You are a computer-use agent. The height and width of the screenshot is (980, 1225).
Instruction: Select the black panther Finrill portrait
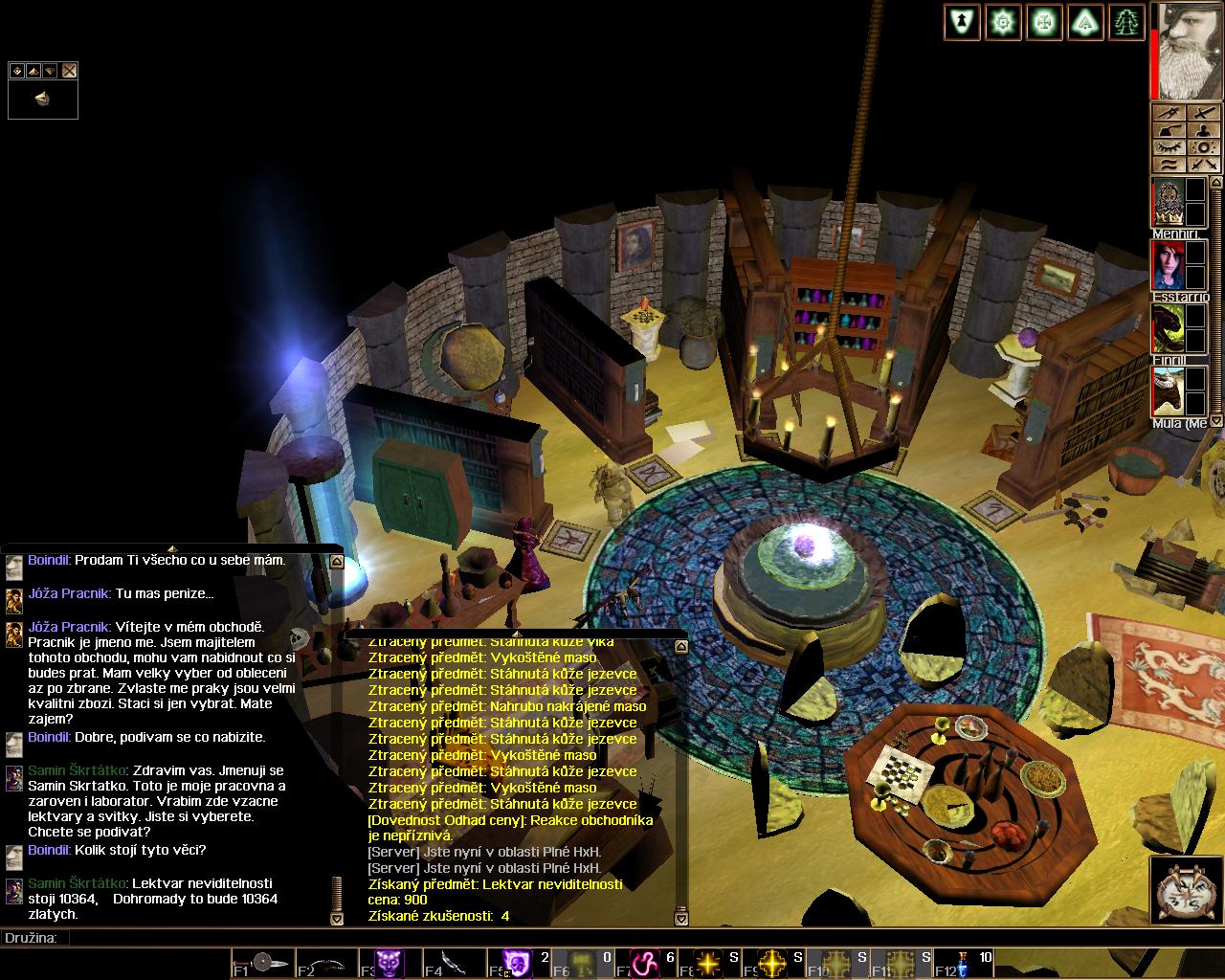click(1168, 329)
